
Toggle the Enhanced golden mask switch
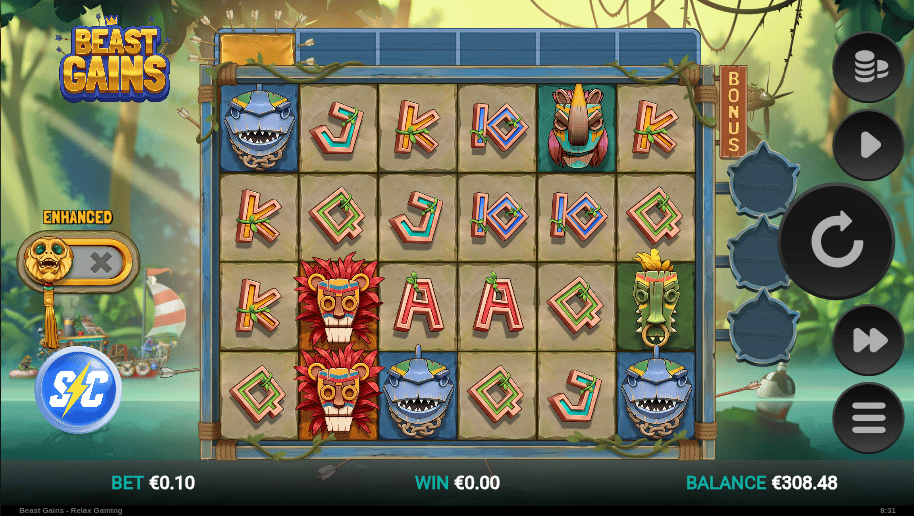[78, 263]
